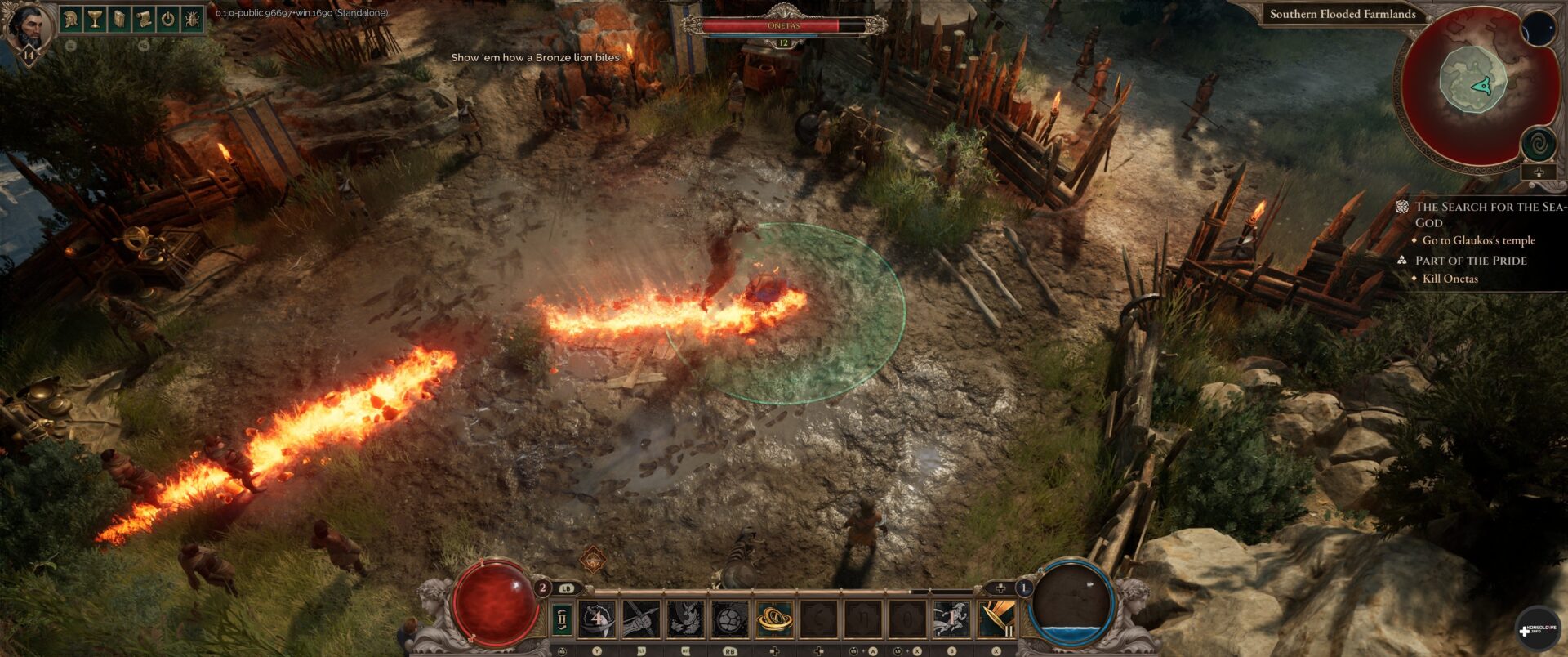Open the bug report beetle icon
This screenshot has height=657, width=1568.
tap(192, 19)
